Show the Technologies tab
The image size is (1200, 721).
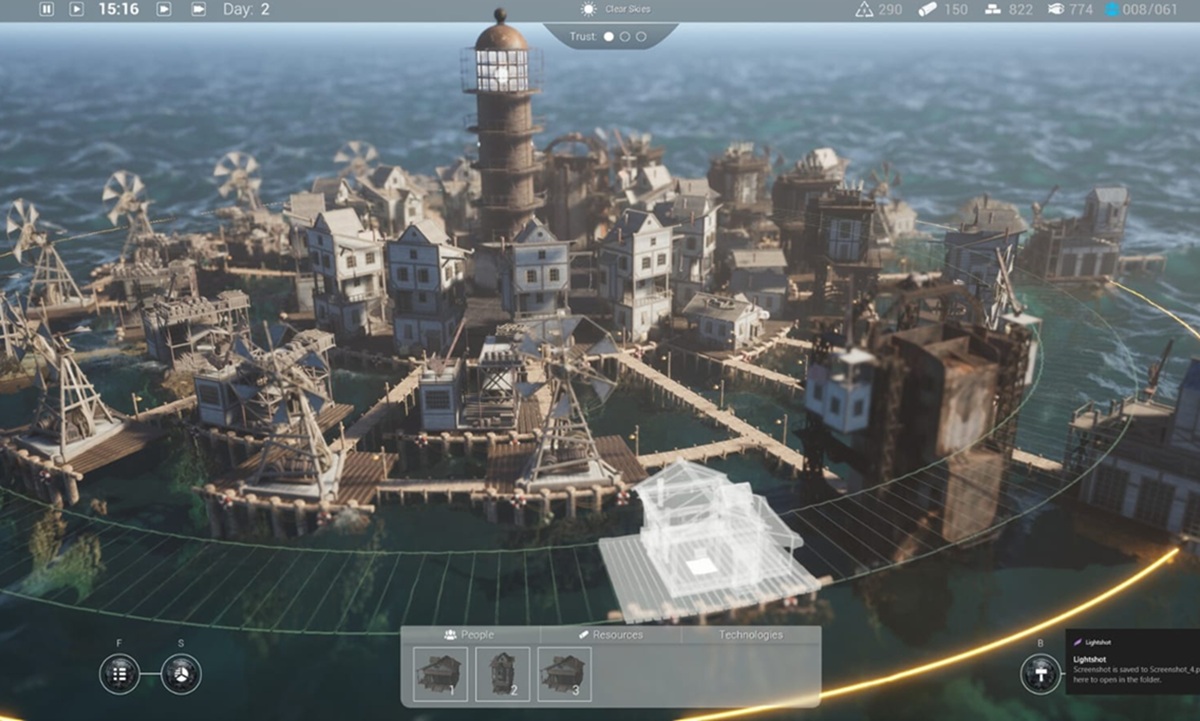pos(750,634)
